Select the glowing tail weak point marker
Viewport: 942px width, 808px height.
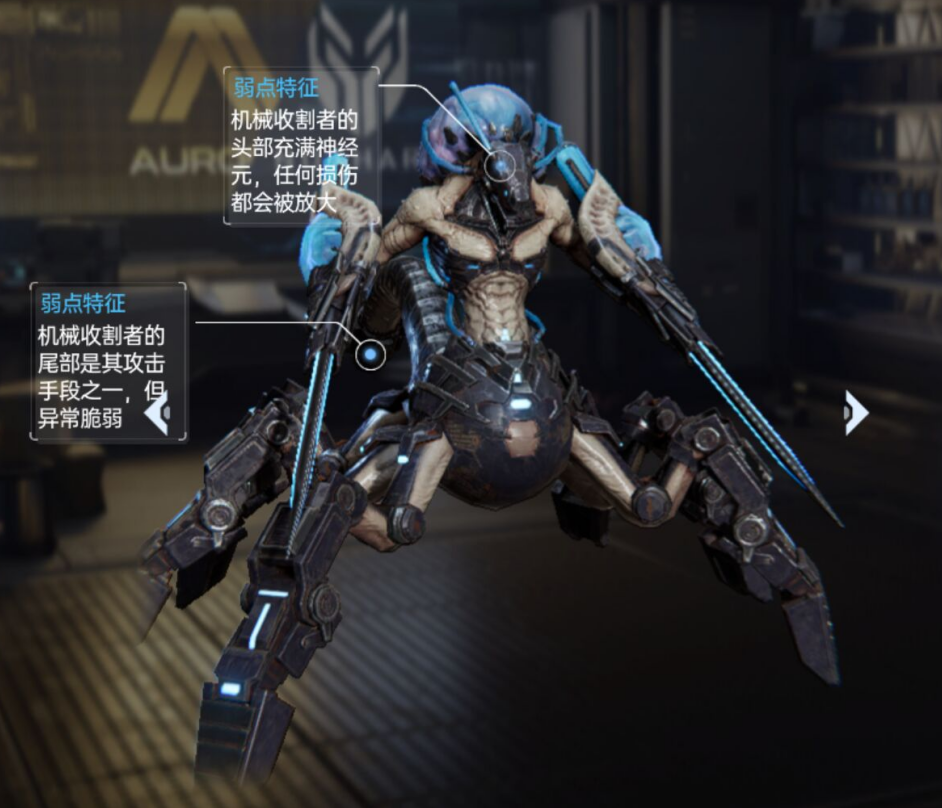point(371,353)
